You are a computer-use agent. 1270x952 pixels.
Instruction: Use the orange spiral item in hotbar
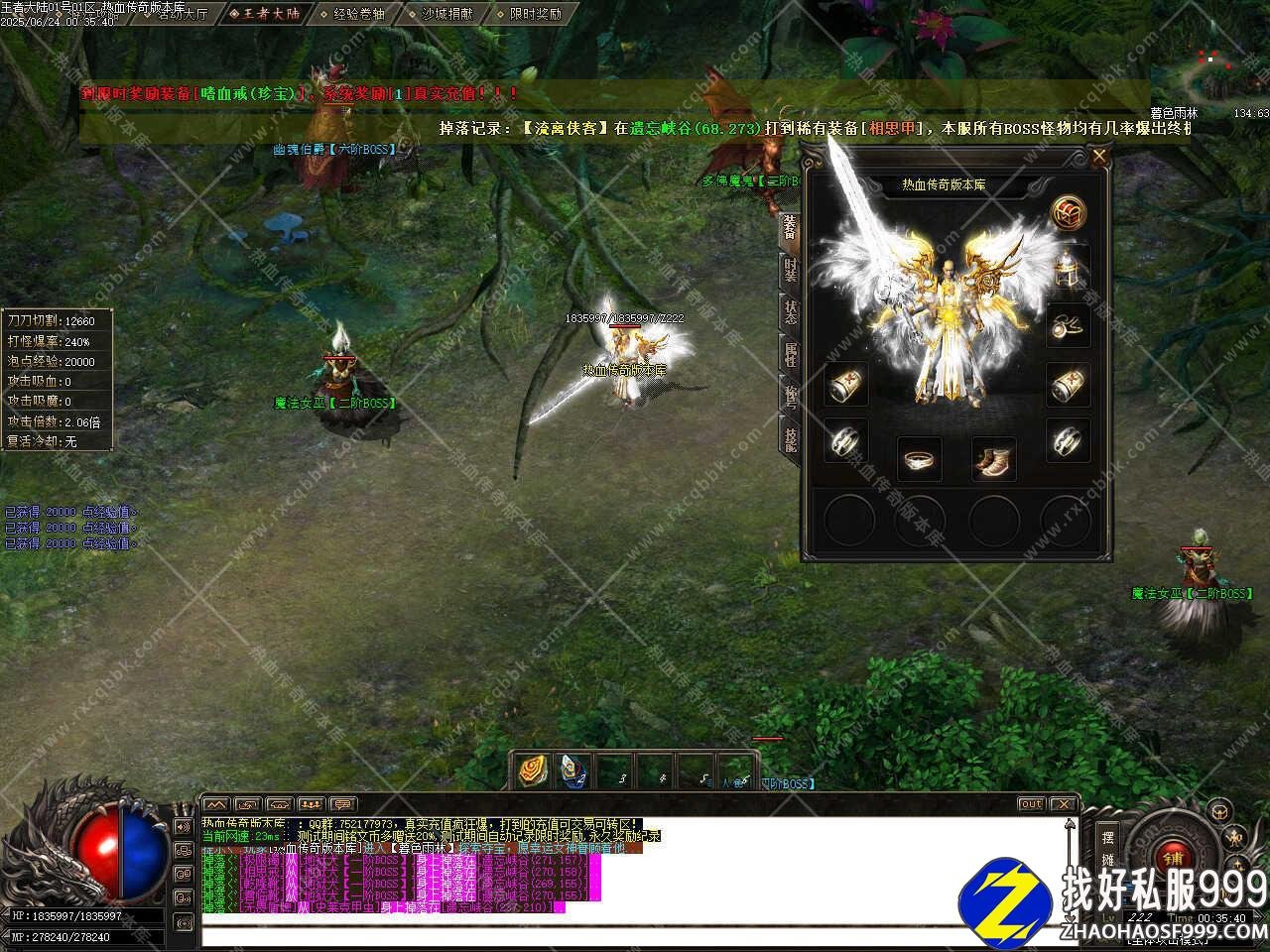(x=532, y=772)
